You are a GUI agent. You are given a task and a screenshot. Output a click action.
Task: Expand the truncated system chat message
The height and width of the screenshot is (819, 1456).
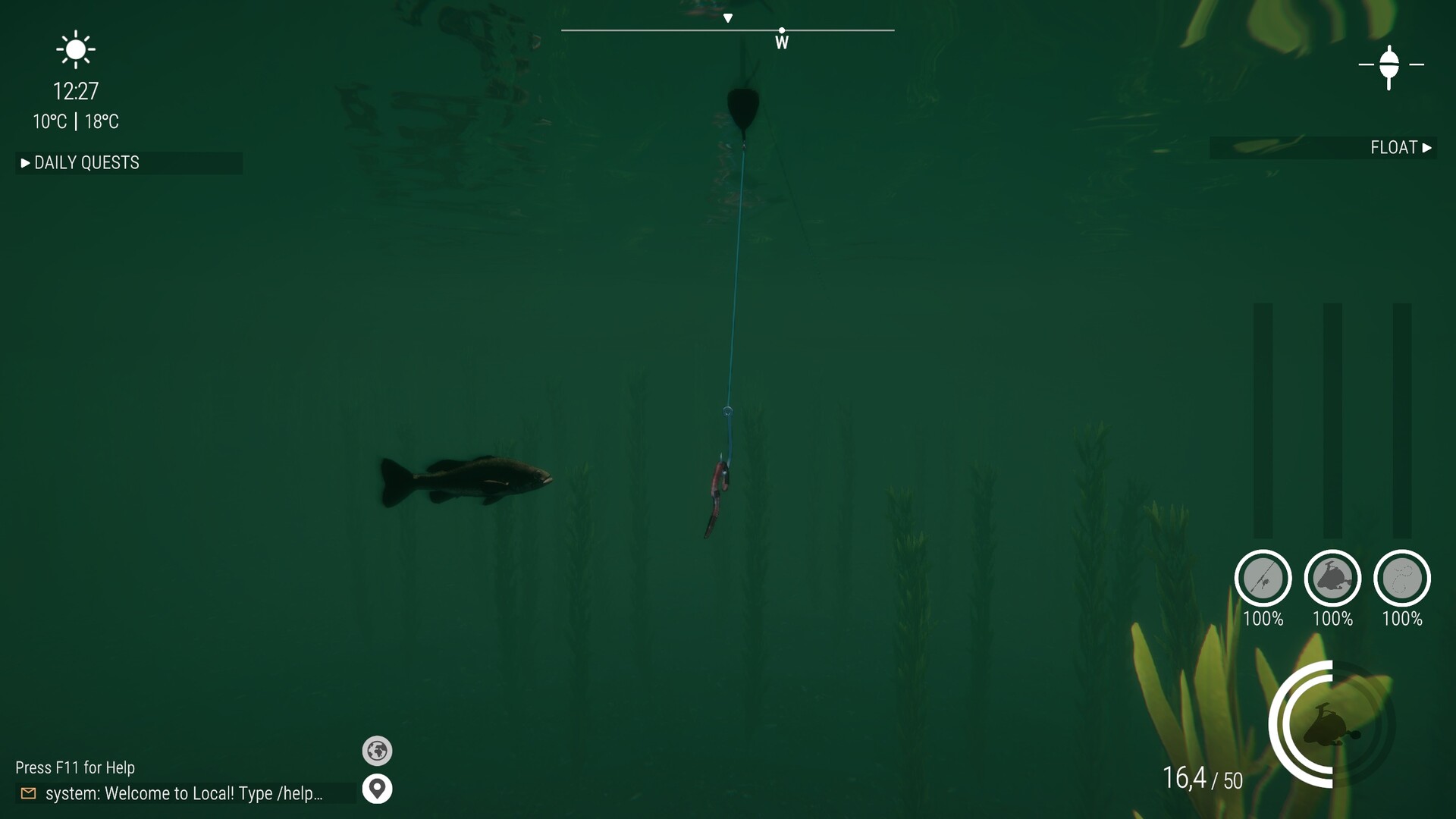pyautogui.click(x=184, y=793)
